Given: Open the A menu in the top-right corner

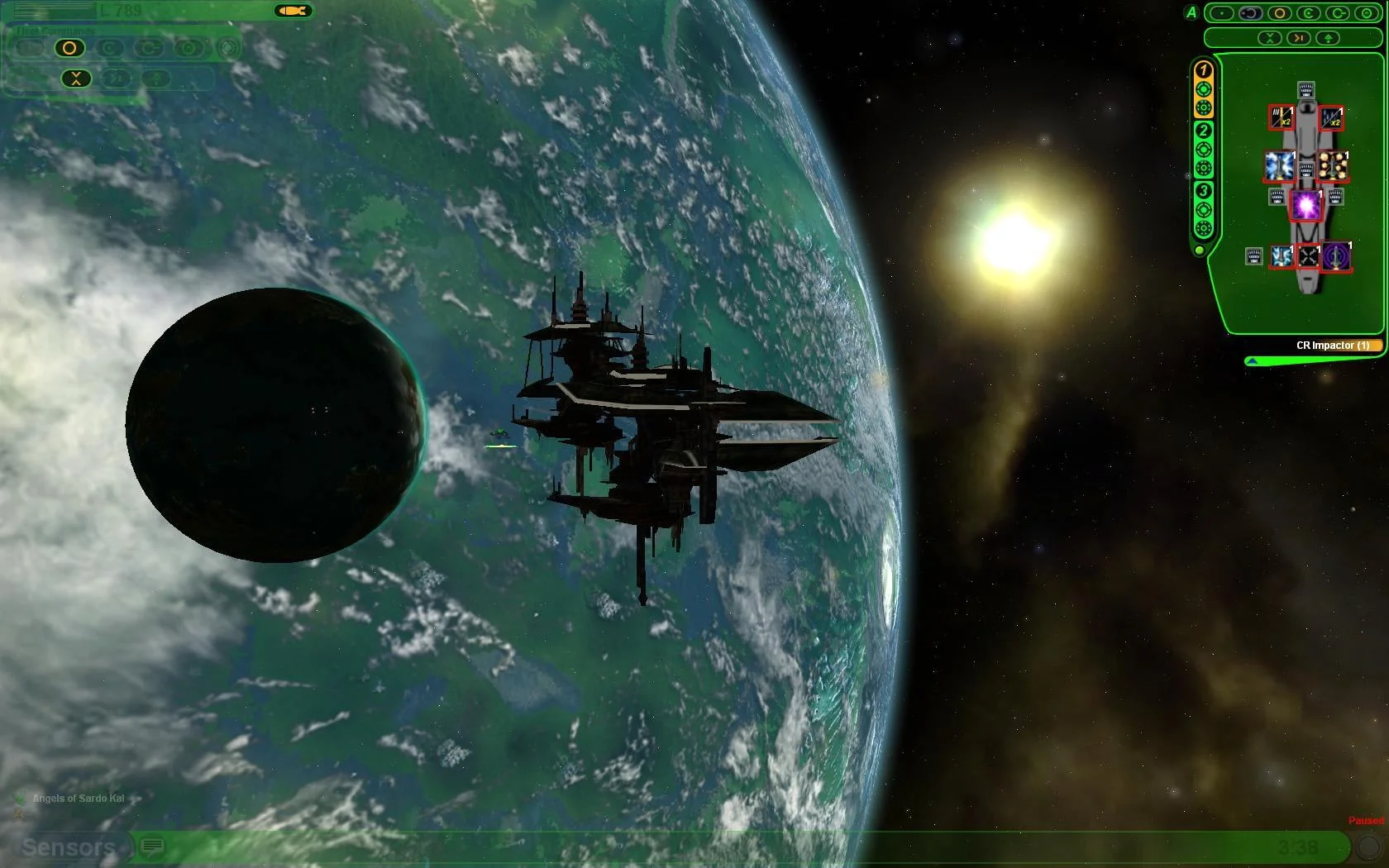Looking at the screenshot, I should click(1192, 13).
